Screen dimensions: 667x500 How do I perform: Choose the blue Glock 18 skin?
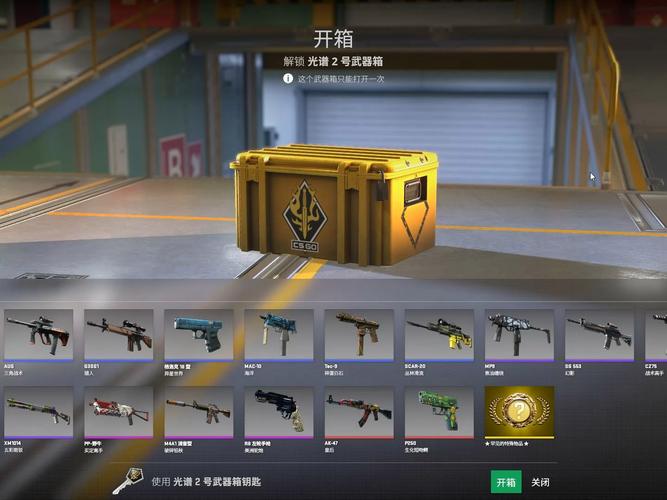[x=198, y=334]
